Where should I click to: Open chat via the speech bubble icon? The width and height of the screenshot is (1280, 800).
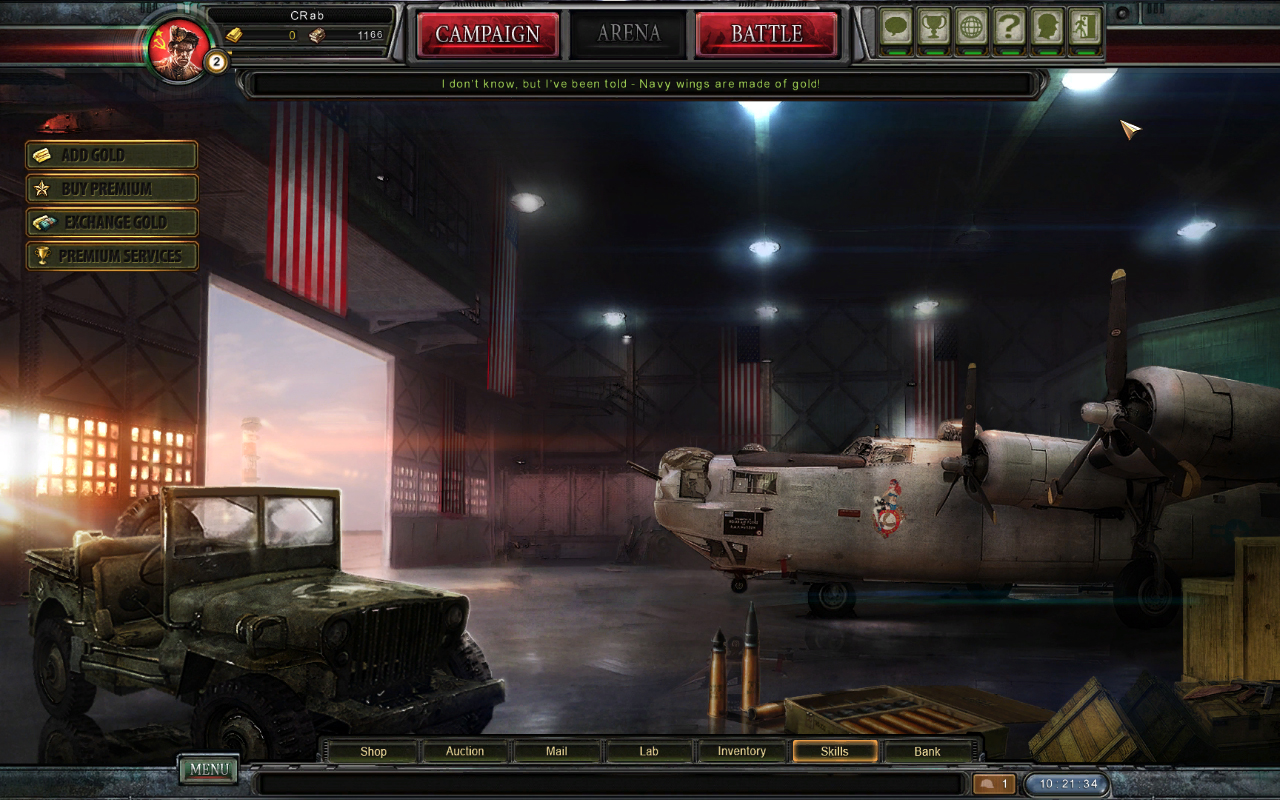pos(896,27)
